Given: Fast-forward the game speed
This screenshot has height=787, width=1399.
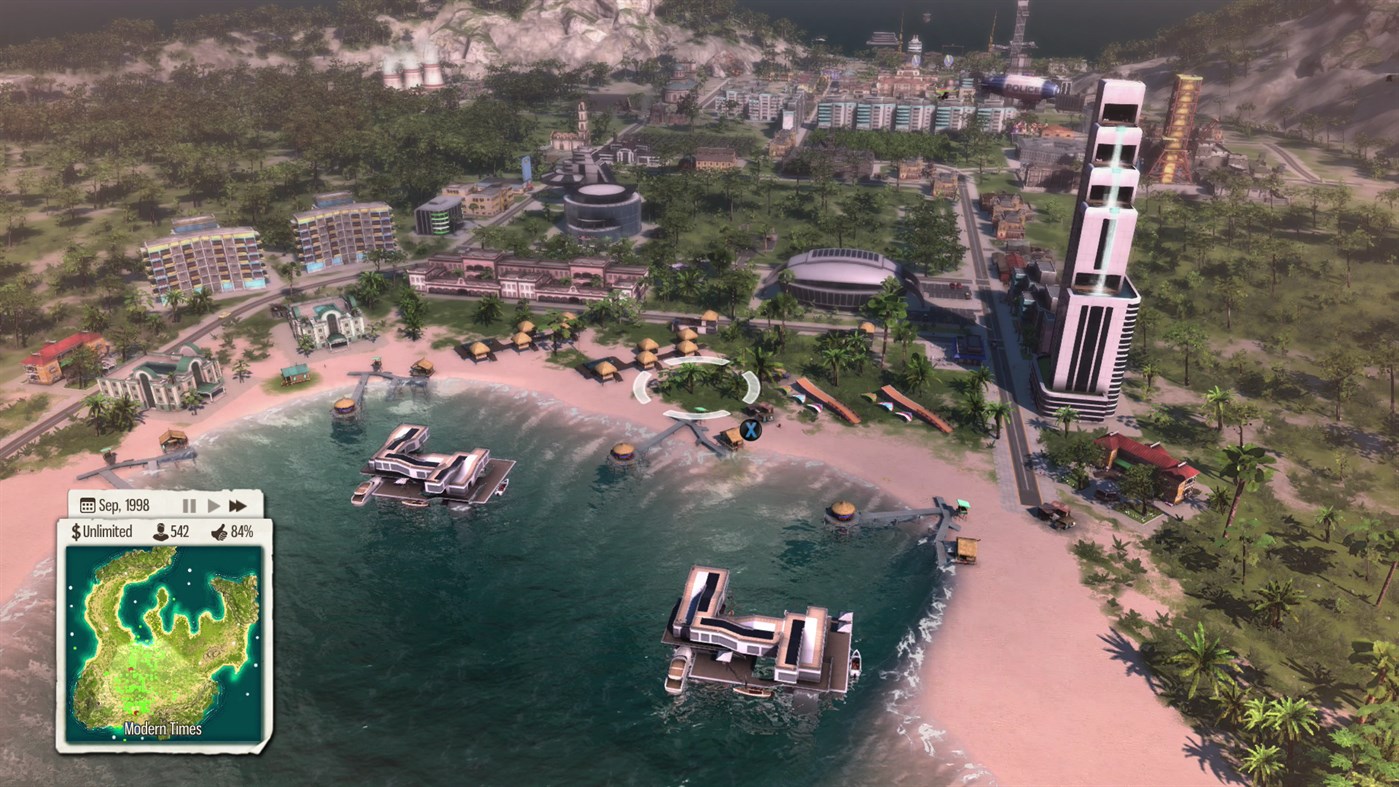Looking at the screenshot, I should 237,505.
